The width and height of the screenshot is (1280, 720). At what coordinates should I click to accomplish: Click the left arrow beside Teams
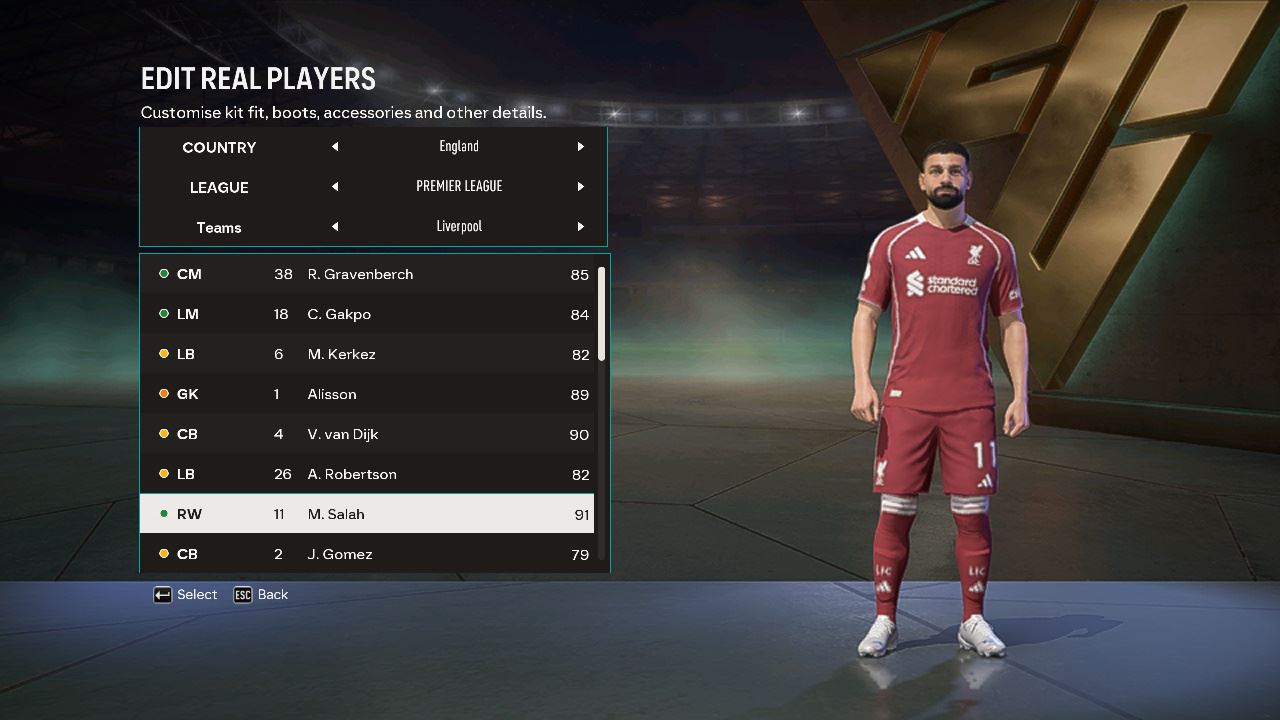[335, 227]
